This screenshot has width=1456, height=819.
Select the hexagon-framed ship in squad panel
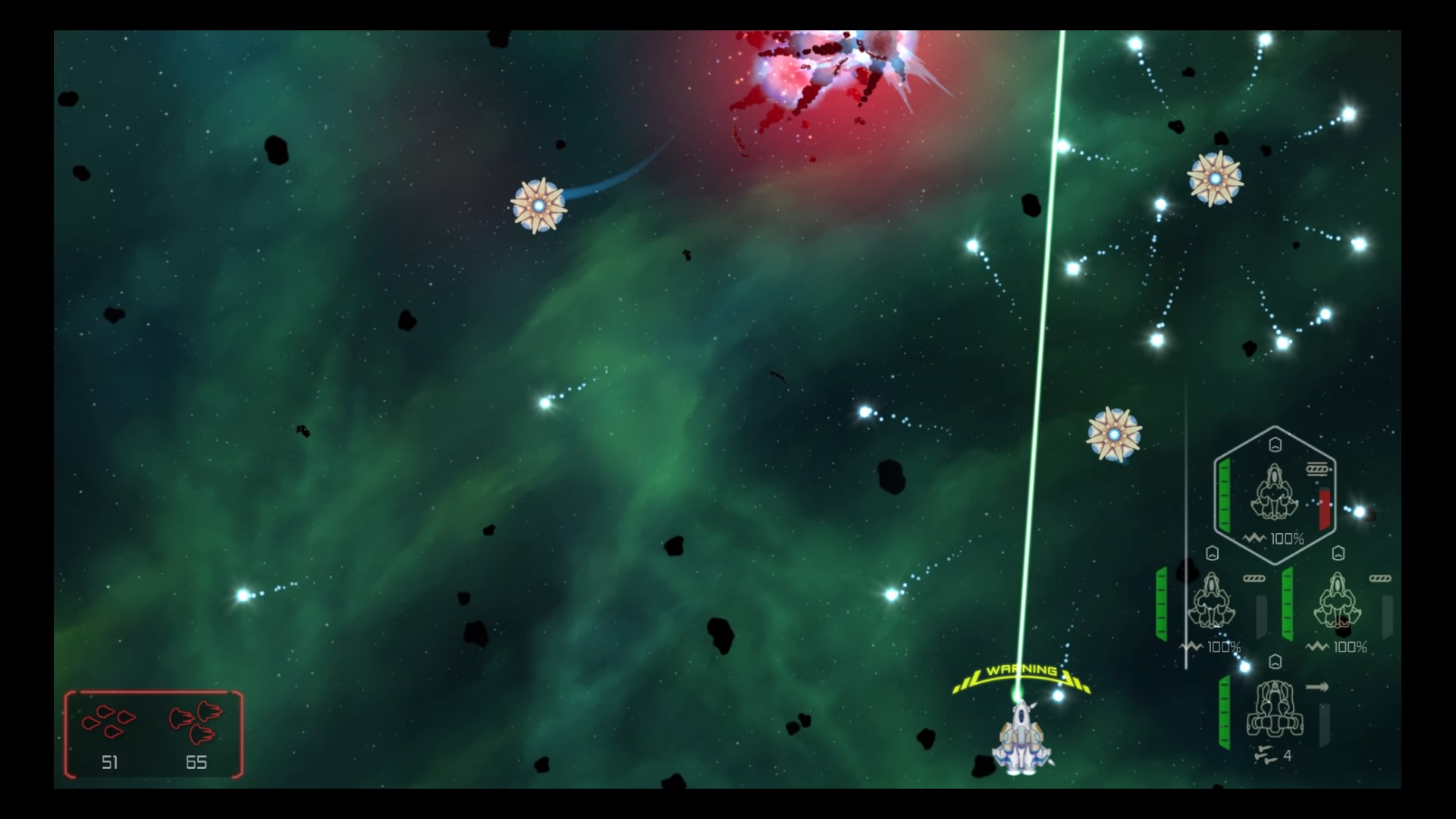1274,493
